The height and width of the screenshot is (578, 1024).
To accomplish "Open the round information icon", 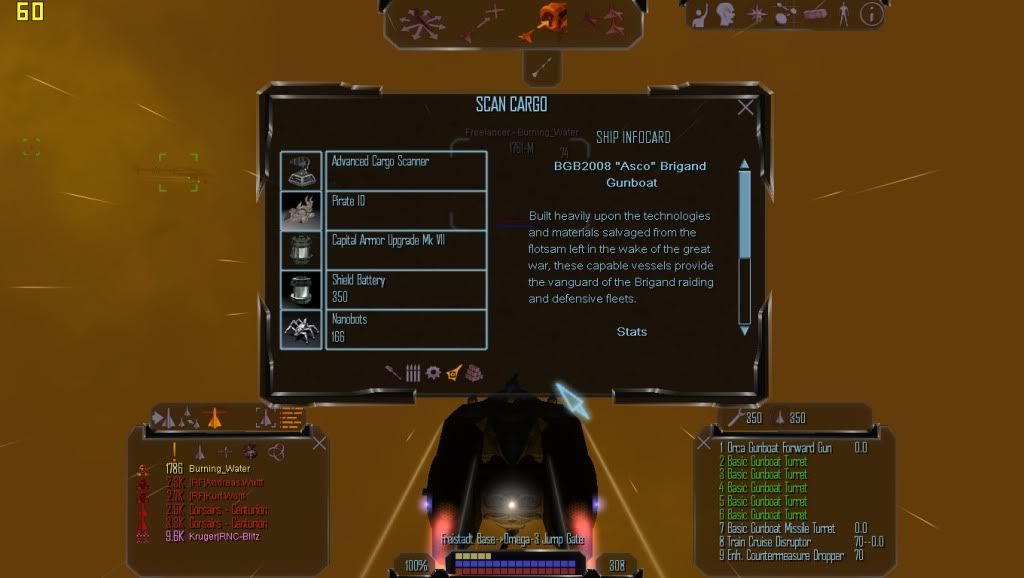I will tap(872, 14).
